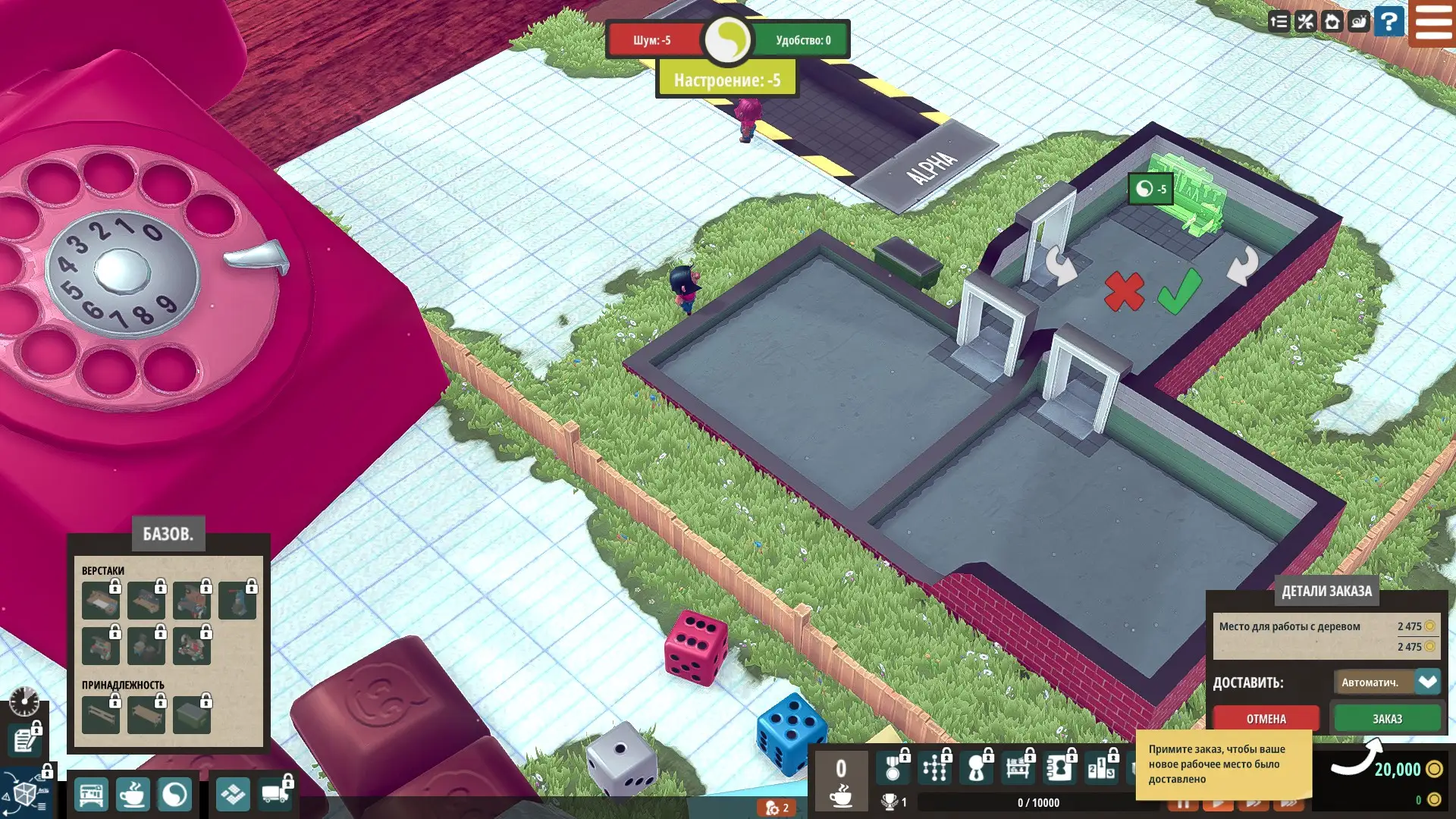The image size is (1456, 819).
Task: Toggle the sorted list icon
Action: tap(1279, 22)
